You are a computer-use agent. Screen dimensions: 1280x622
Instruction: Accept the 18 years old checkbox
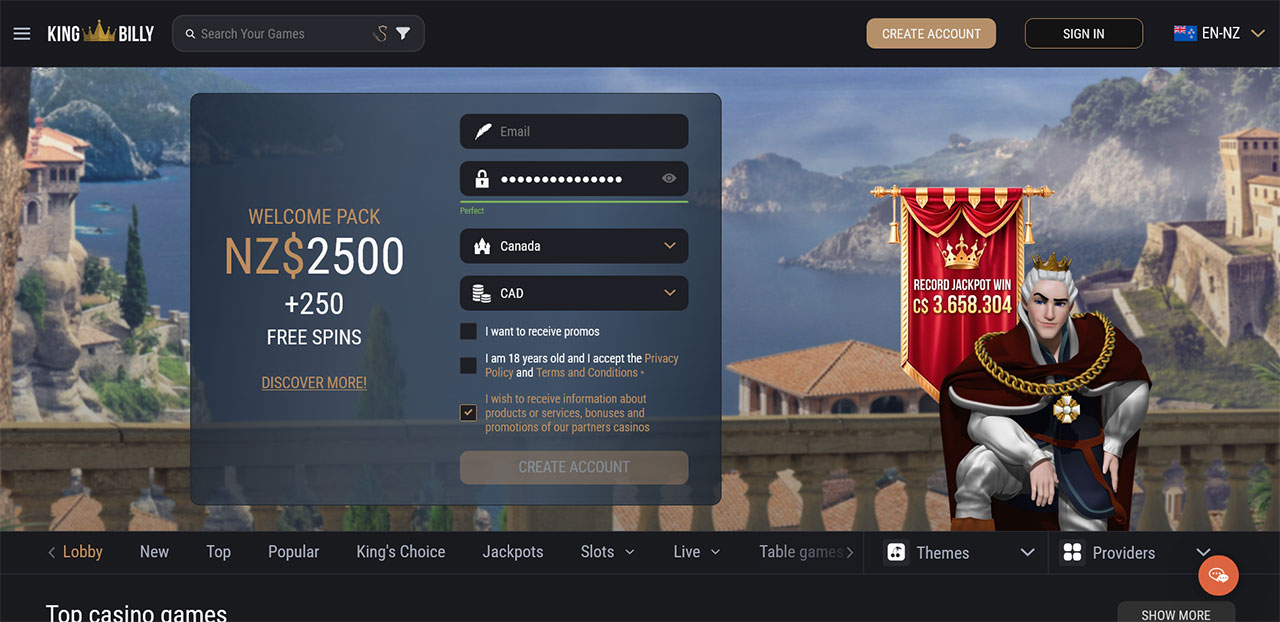[468, 365]
